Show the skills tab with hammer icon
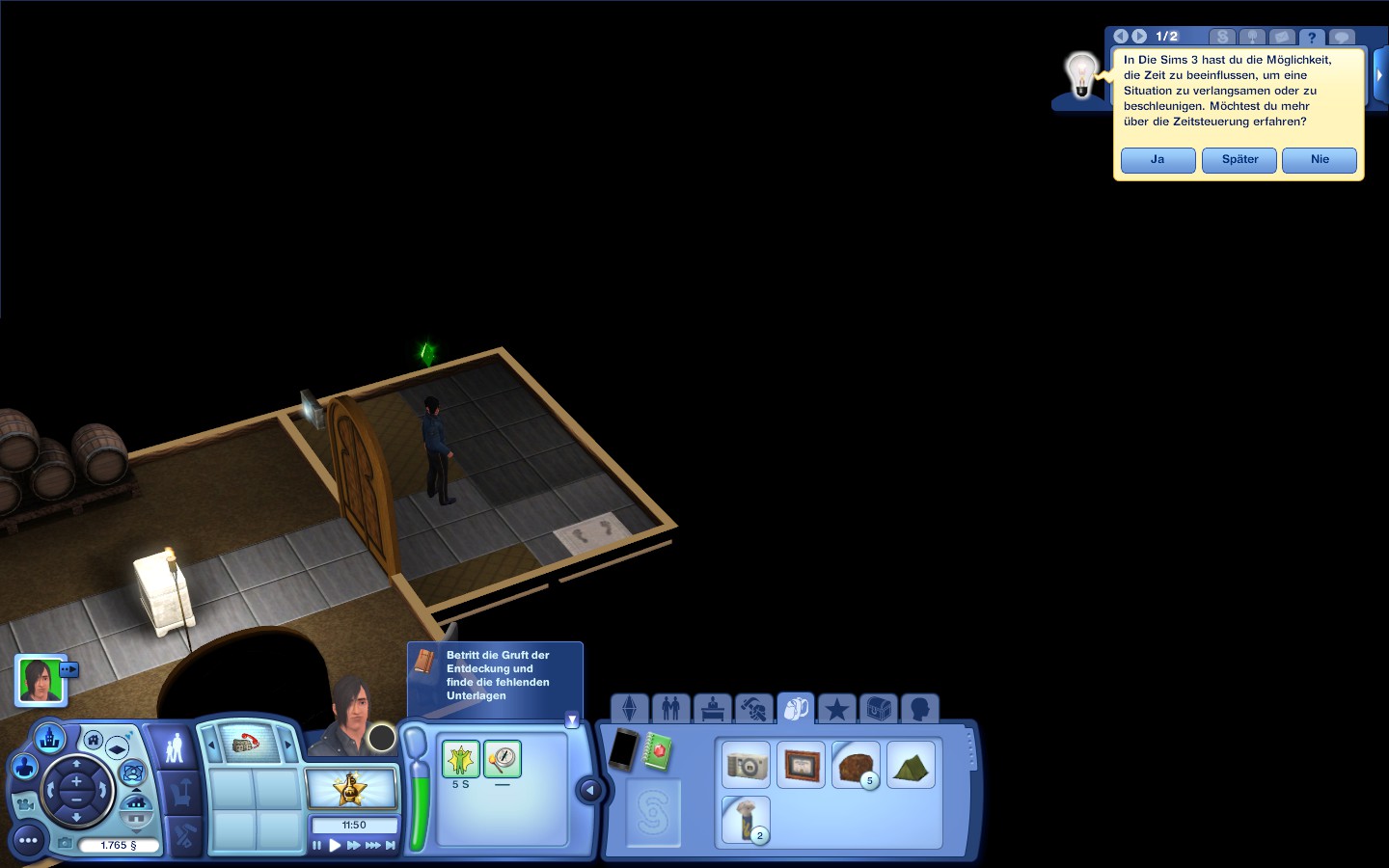 click(753, 709)
